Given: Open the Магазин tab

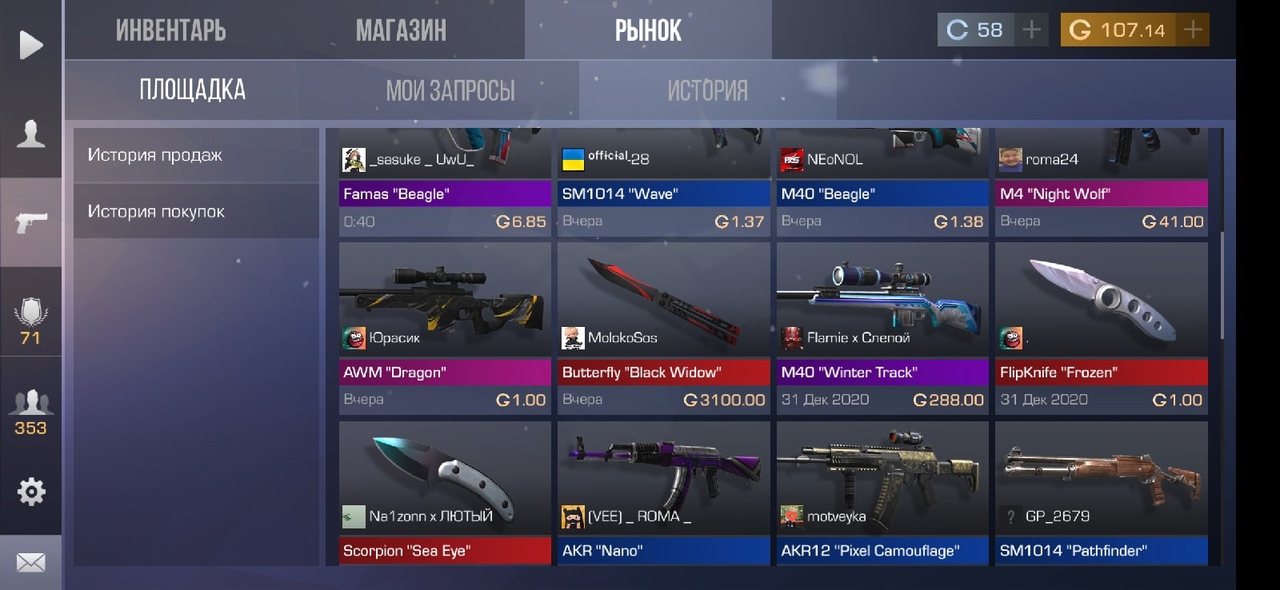Looking at the screenshot, I should coord(401,30).
